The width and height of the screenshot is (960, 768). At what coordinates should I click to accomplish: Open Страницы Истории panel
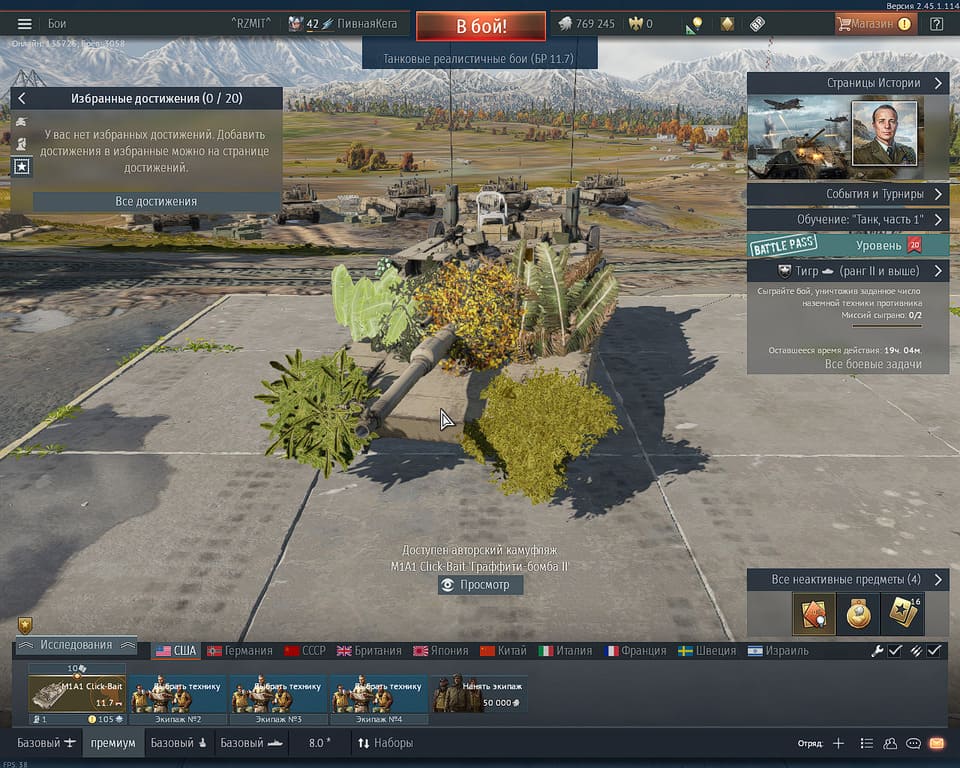tap(847, 84)
